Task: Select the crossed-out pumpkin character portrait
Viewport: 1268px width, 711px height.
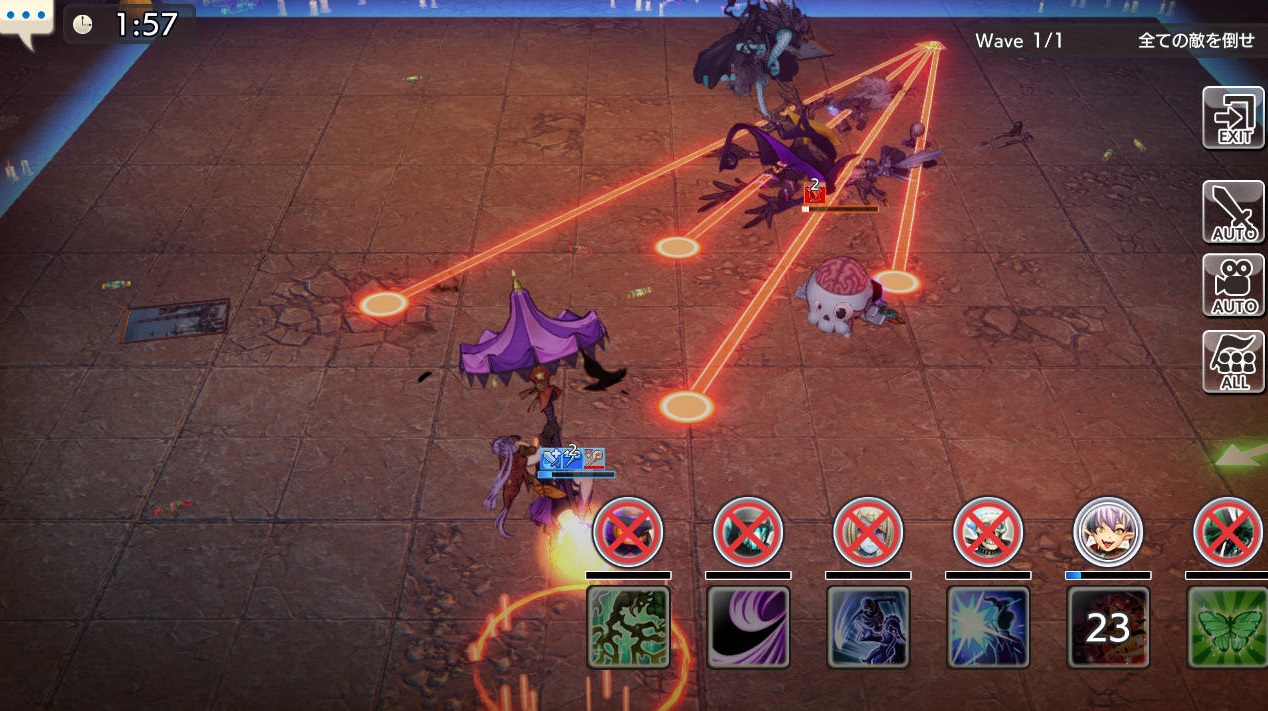Action: [628, 532]
